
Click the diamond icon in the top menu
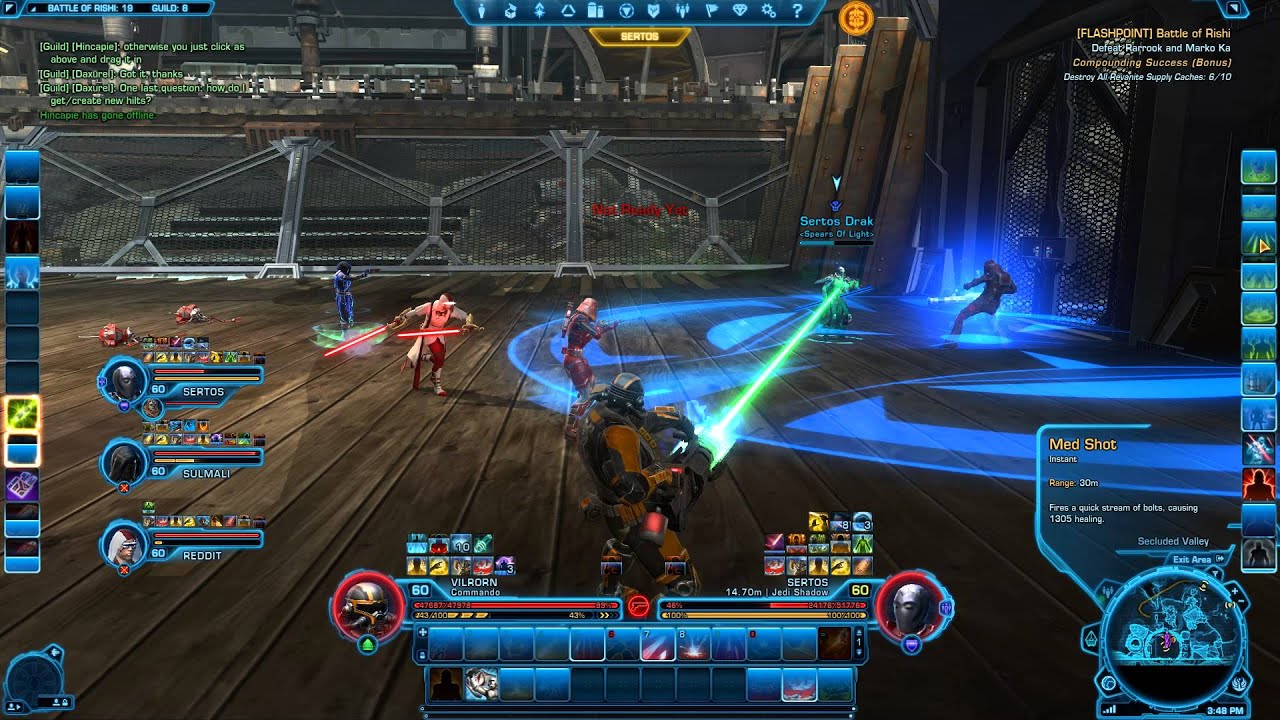click(x=740, y=11)
